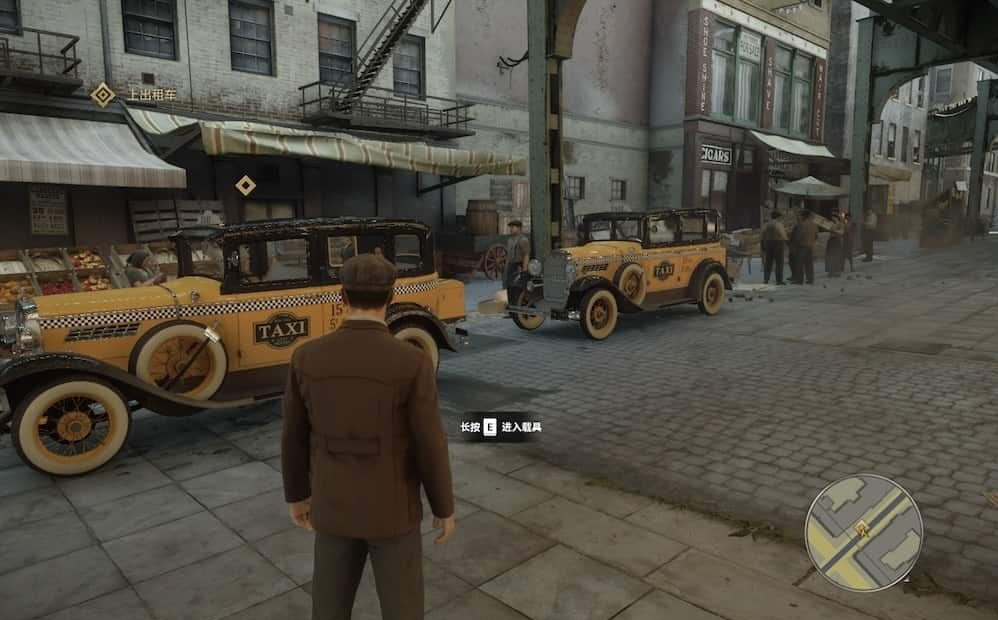The image size is (998, 620).
Task: Click the diamond waypoint marker above the taxi
Action: point(245,185)
